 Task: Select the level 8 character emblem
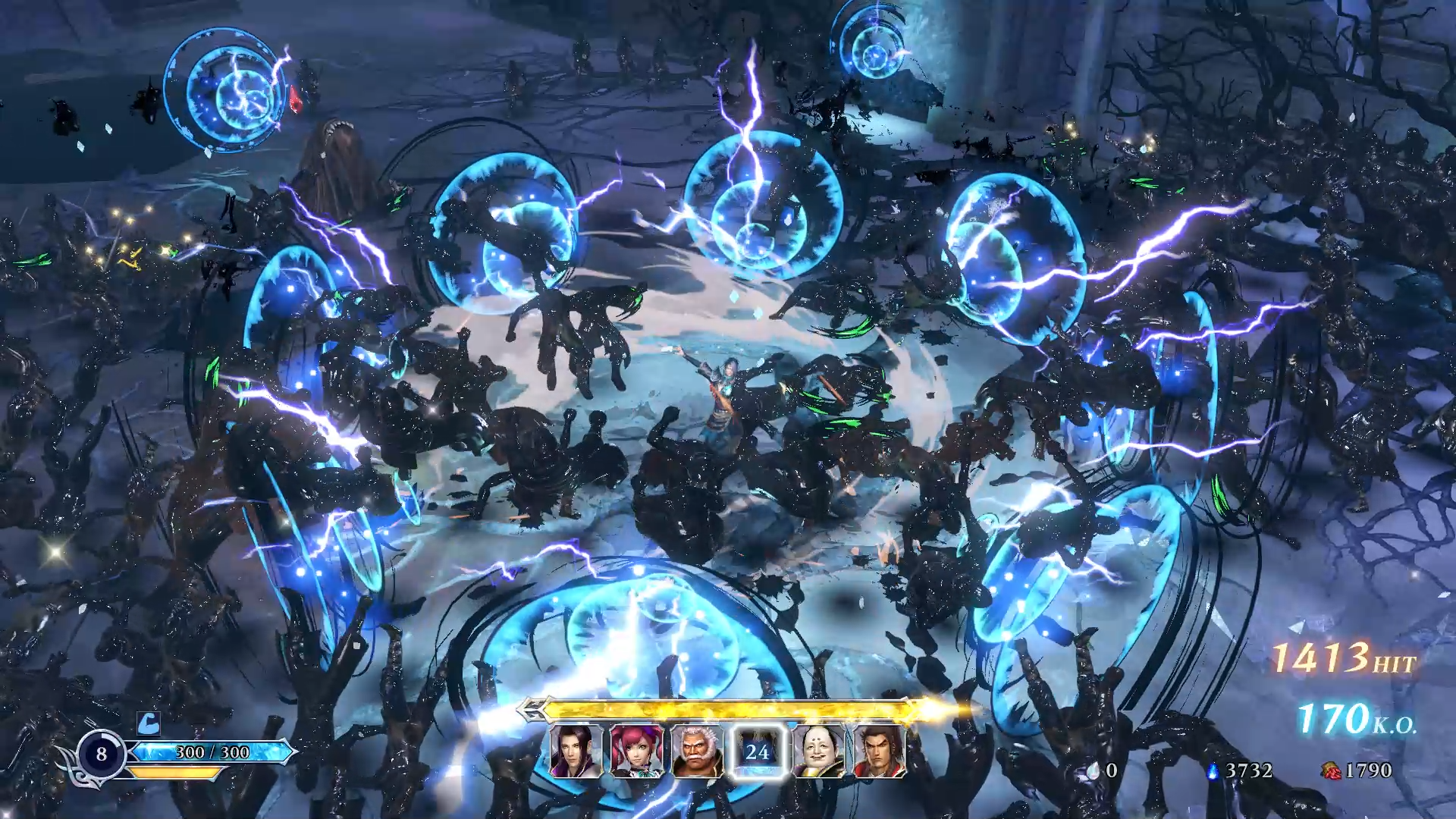coord(102,754)
